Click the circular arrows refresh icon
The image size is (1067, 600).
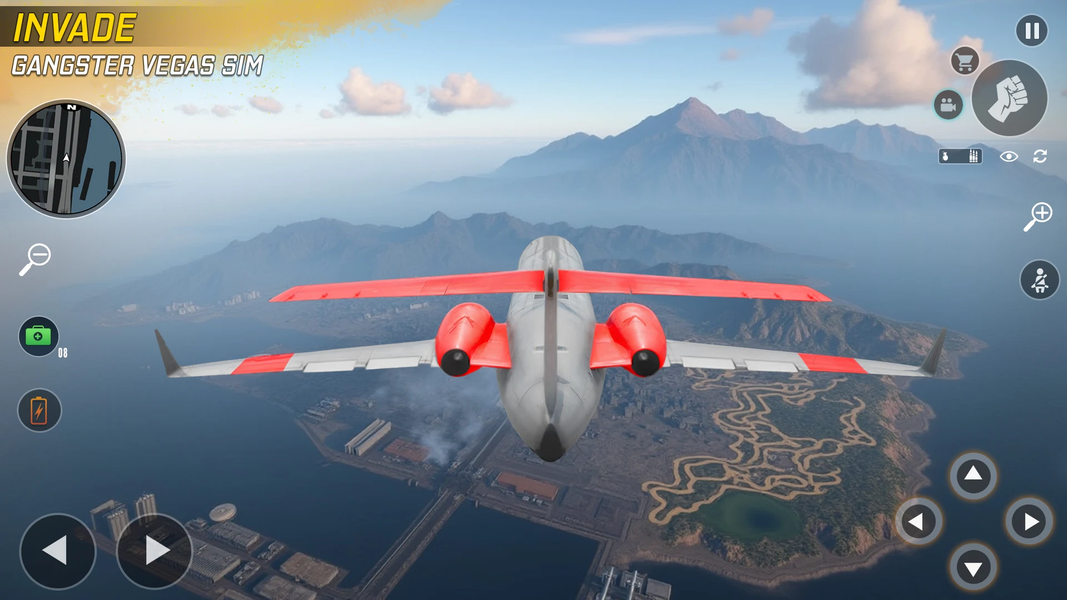tap(1040, 156)
